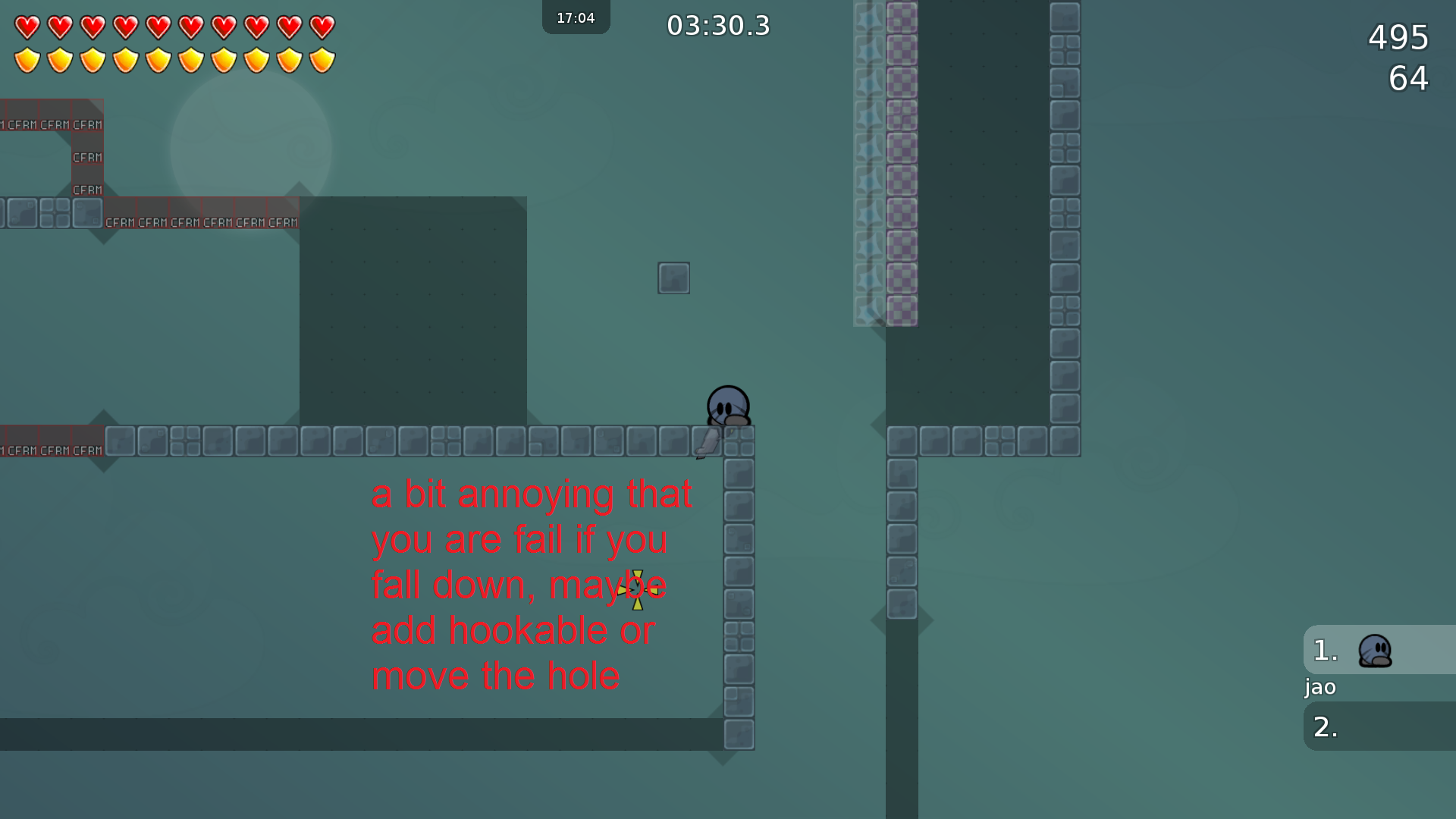The height and width of the screenshot is (819, 1456).
Task: Open the 03:30.3 race timer
Action: [x=717, y=25]
